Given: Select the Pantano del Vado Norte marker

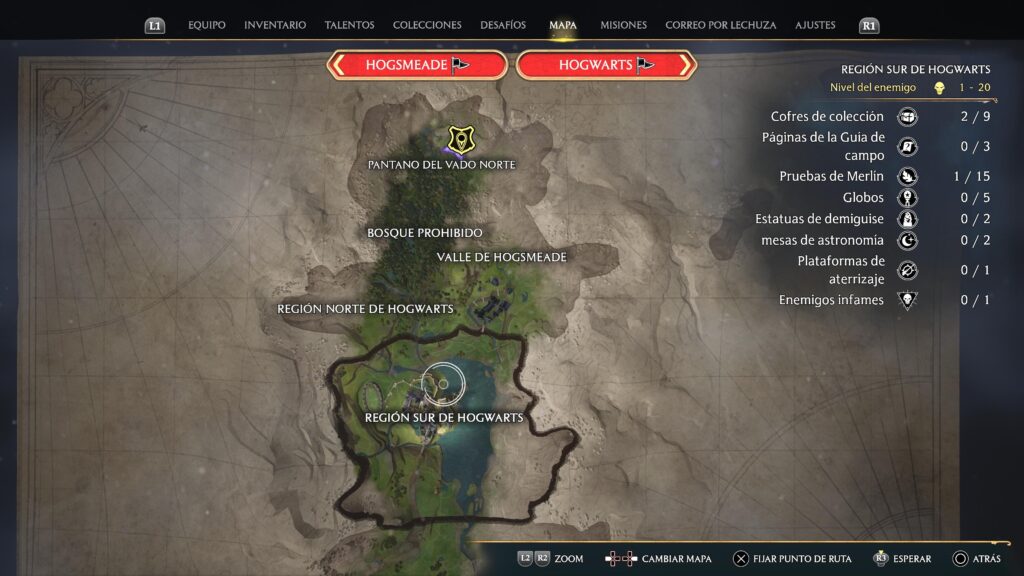Looking at the screenshot, I should coord(460,139).
